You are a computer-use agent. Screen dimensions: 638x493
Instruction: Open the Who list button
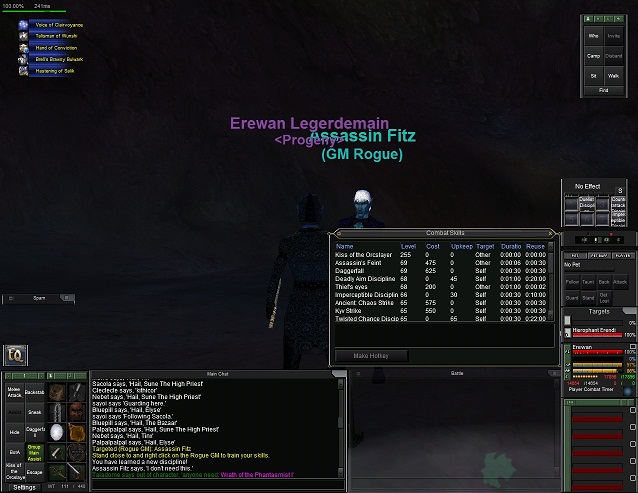(x=592, y=35)
